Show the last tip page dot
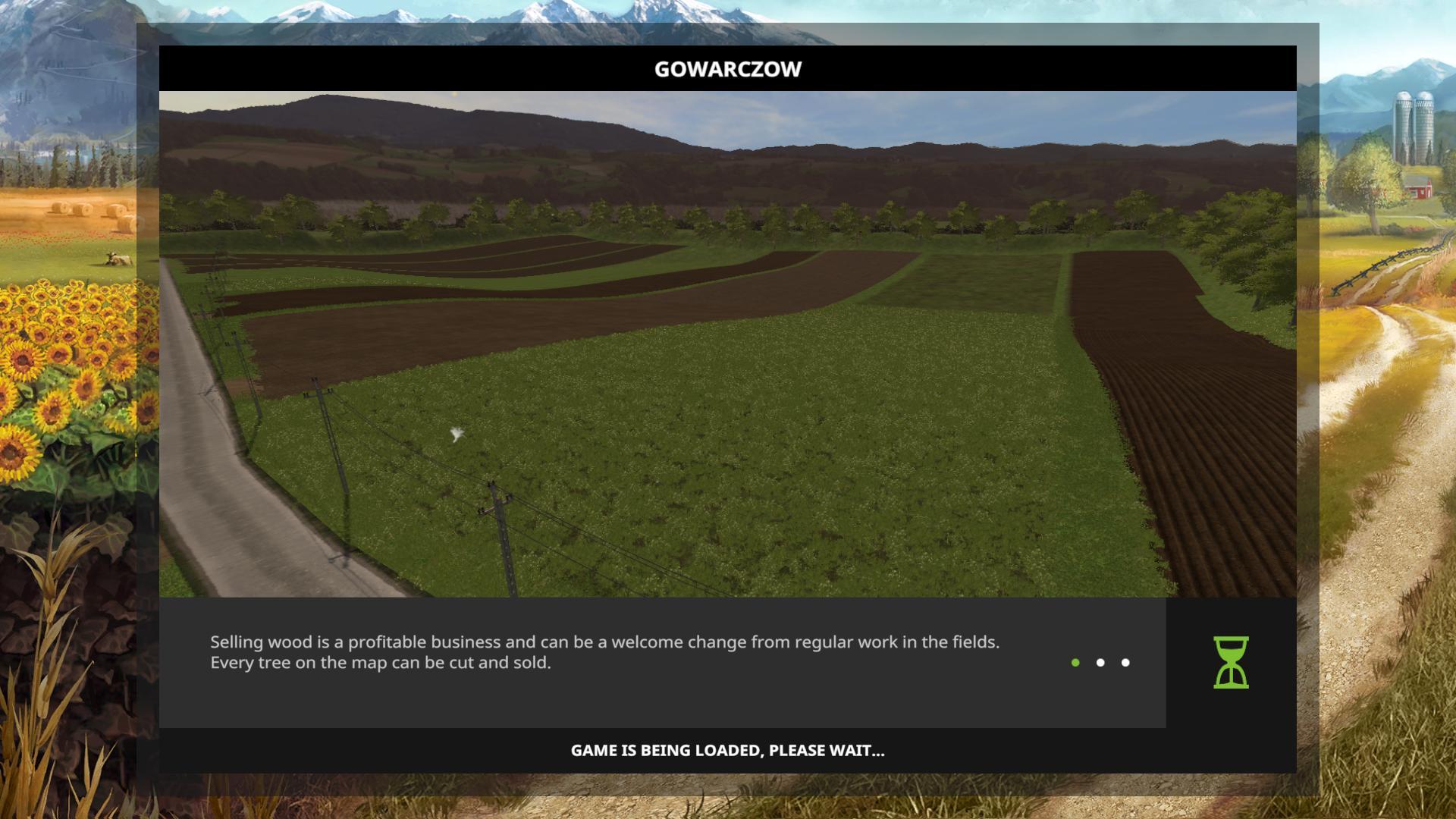 pyautogui.click(x=1125, y=663)
